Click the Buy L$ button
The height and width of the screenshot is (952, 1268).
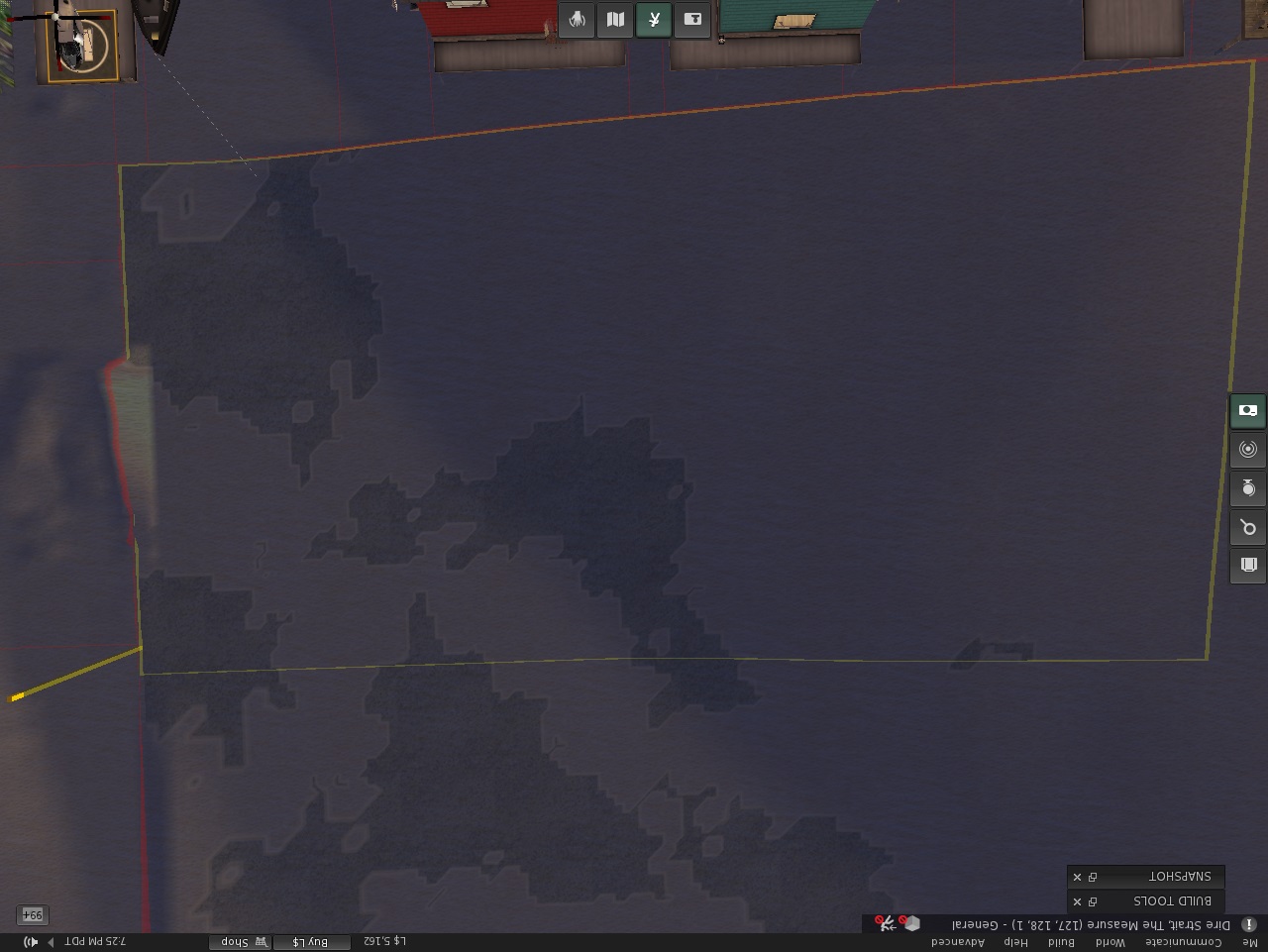311,942
